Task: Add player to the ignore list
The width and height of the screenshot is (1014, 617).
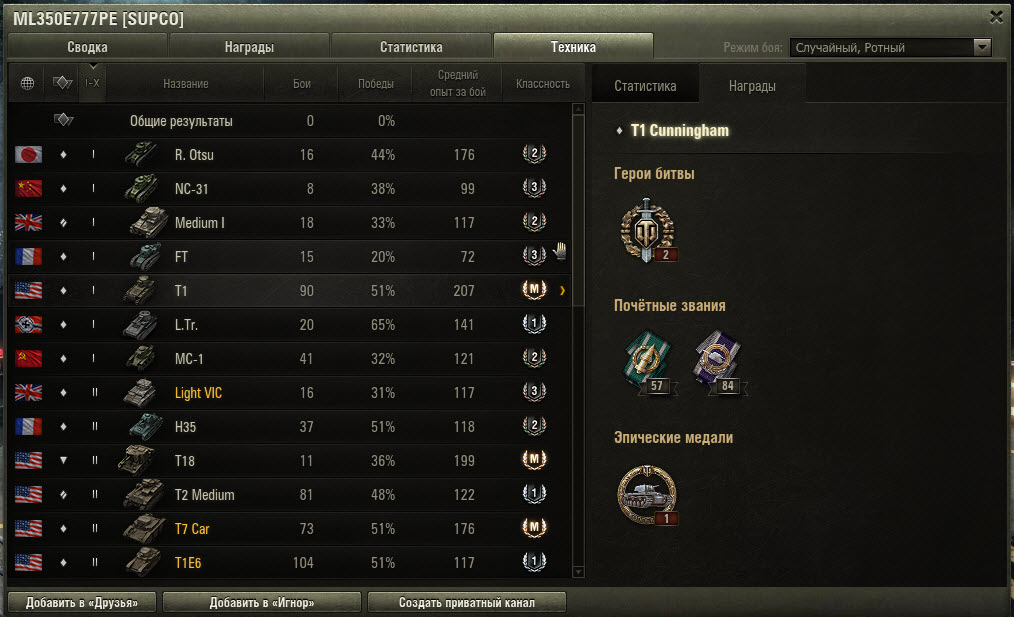Action: [262, 602]
